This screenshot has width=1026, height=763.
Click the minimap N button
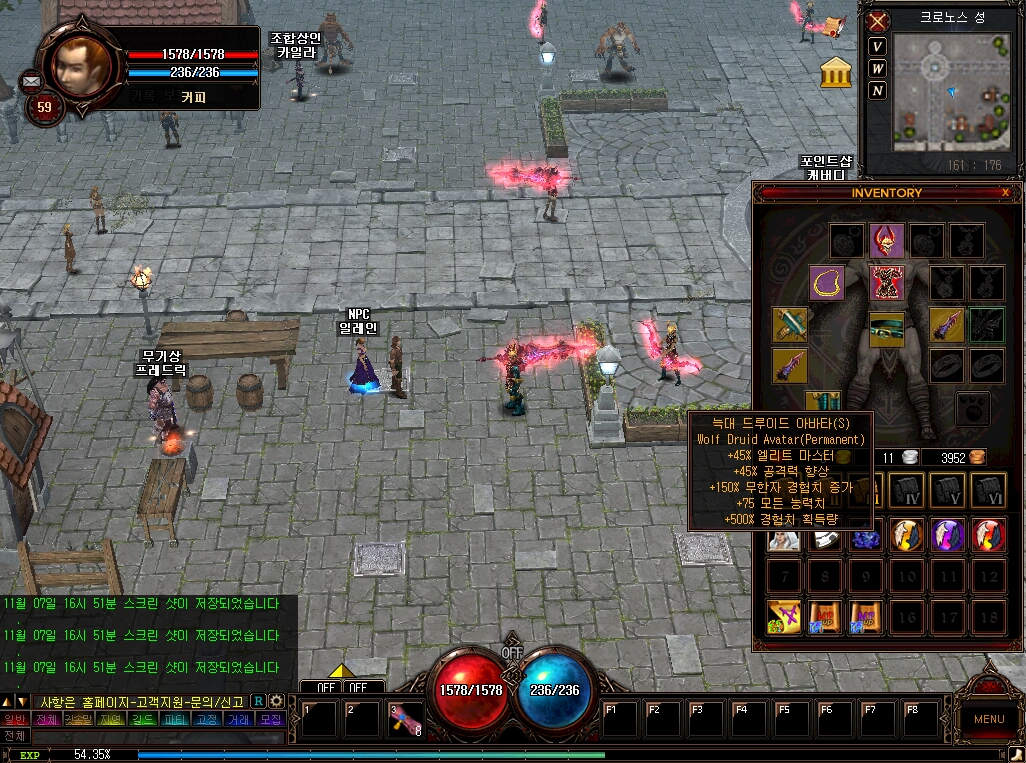pyautogui.click(x=877, y=91)
